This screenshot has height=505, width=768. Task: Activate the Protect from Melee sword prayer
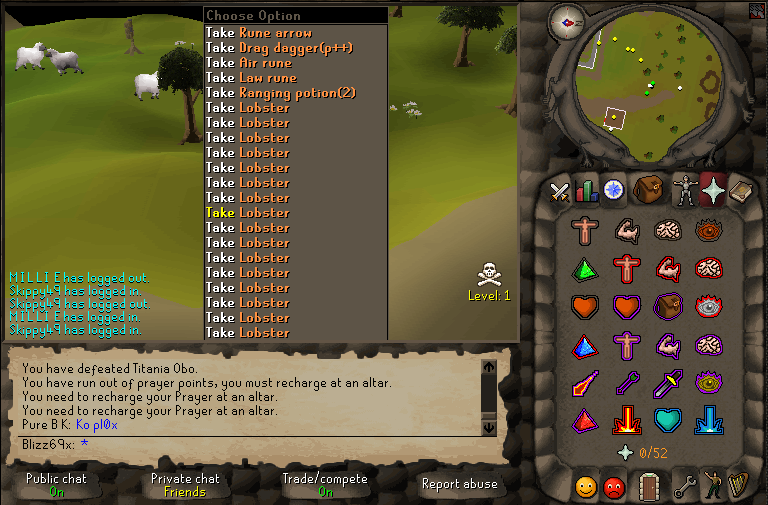point(666,381)
